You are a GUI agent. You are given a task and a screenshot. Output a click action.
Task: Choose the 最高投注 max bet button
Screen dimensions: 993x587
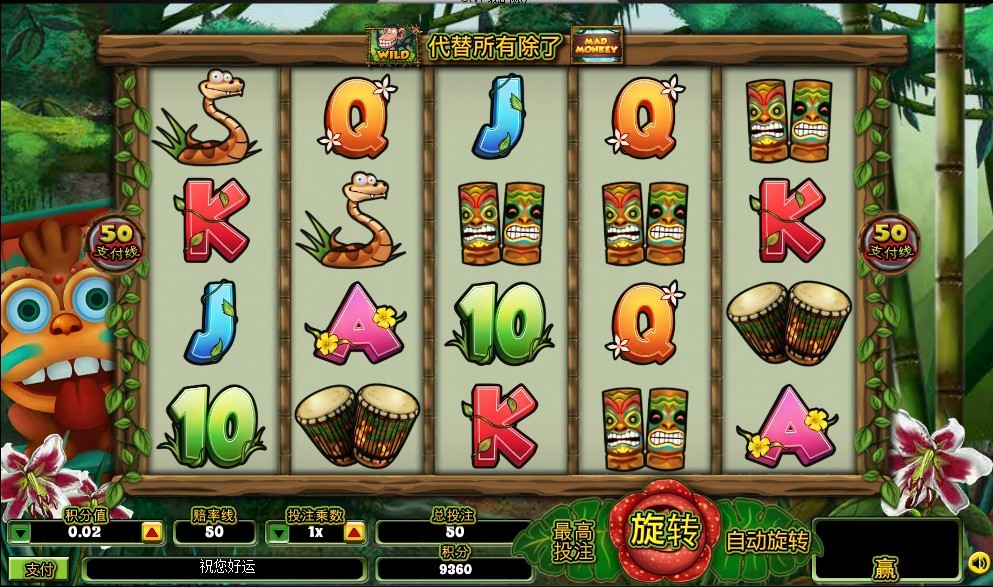573,541
